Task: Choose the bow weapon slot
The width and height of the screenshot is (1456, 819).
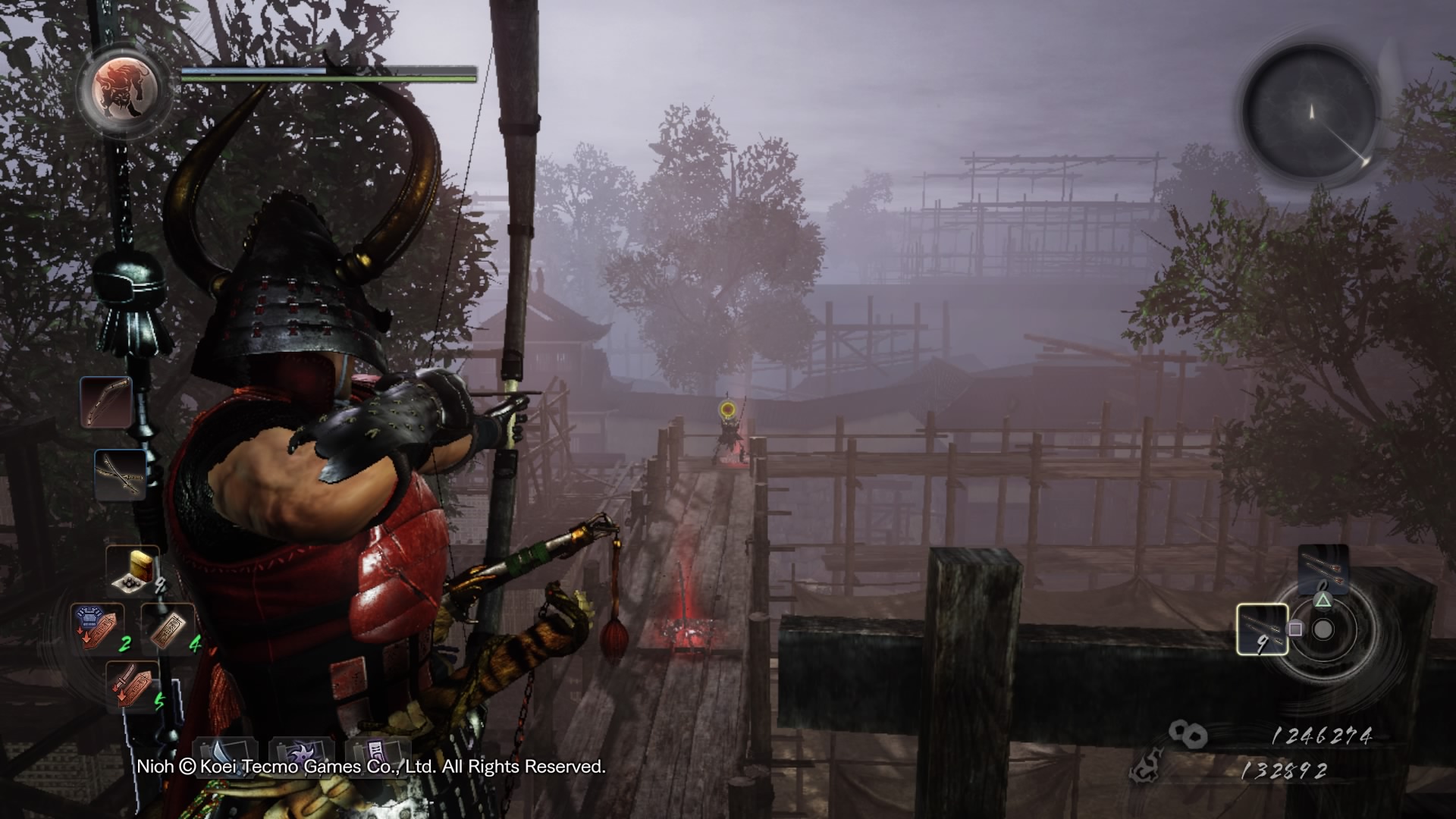Action: coord(106,403)
